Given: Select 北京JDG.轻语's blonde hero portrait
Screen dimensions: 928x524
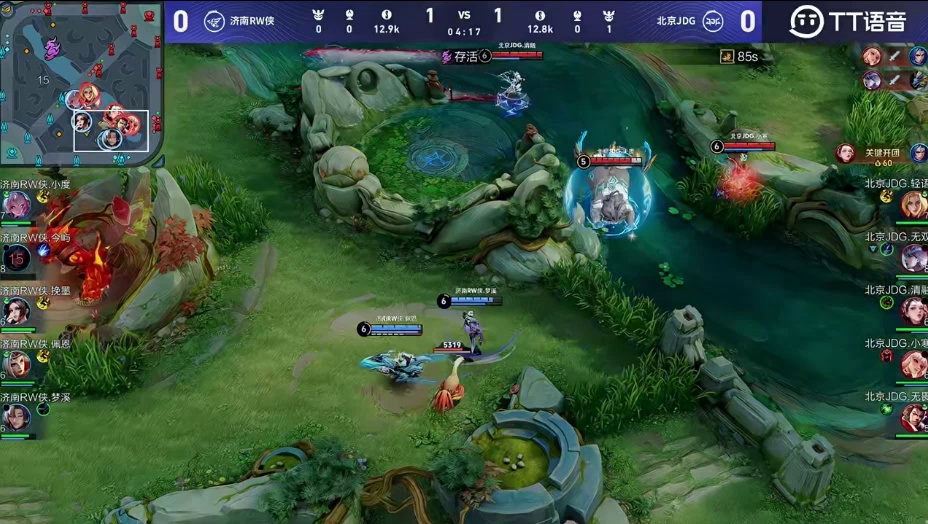Looking at the screenshot, I should point(913,204).
